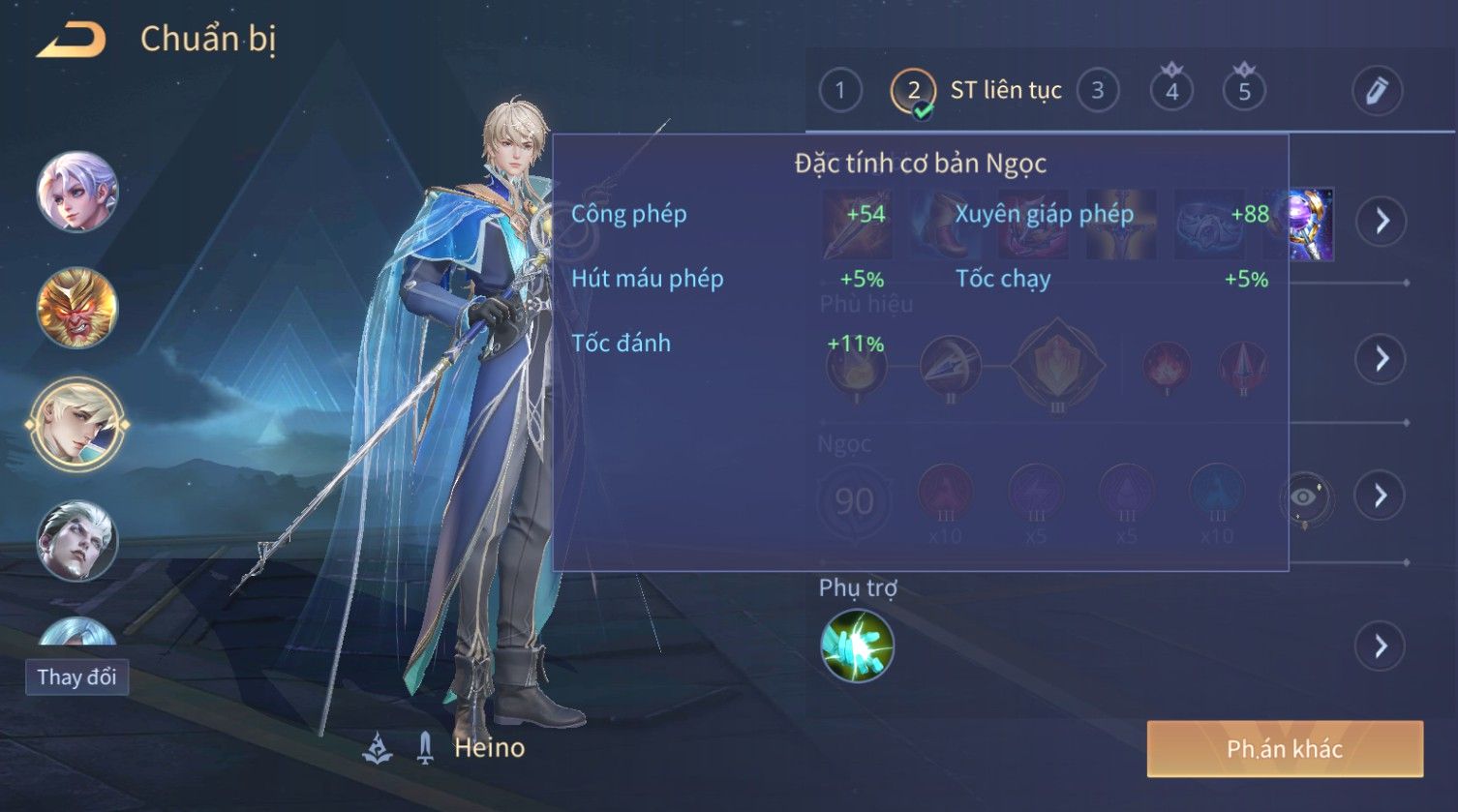The width and height of the screenshot is (1458, 812).
Task: Select the gray-haired male hero portrait
Action: [77, 540]
